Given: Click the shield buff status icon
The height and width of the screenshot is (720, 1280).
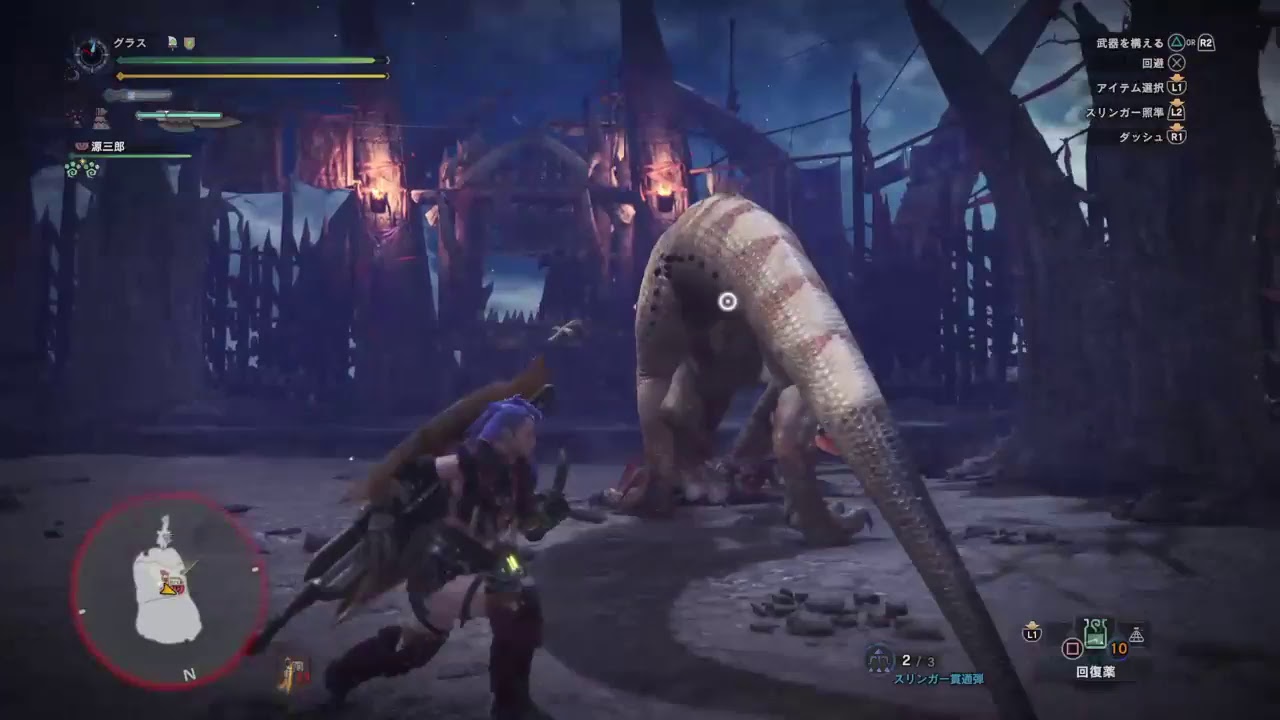Looking at the screenshot, I should 189,43.
